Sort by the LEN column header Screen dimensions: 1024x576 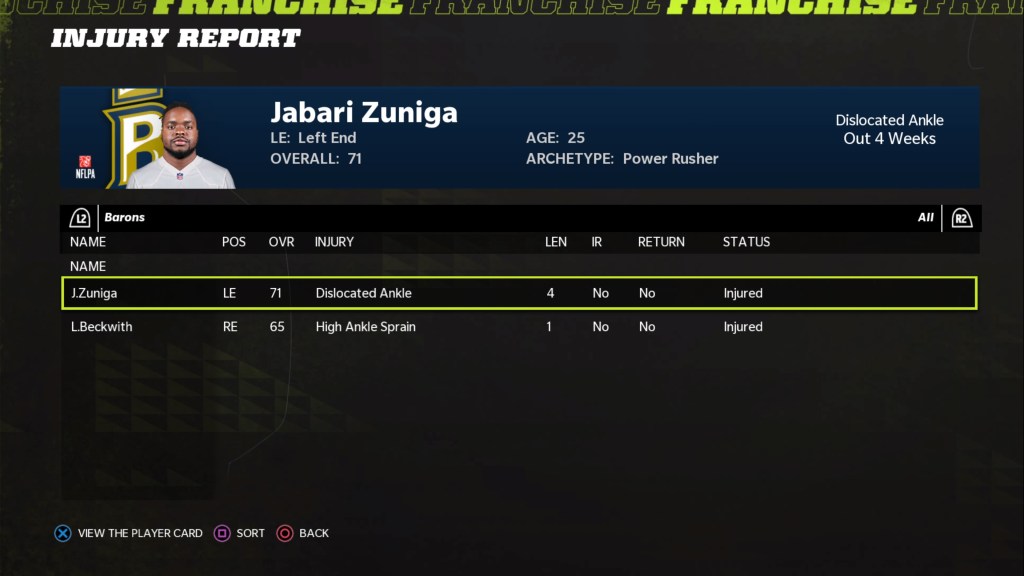point(556,242)
